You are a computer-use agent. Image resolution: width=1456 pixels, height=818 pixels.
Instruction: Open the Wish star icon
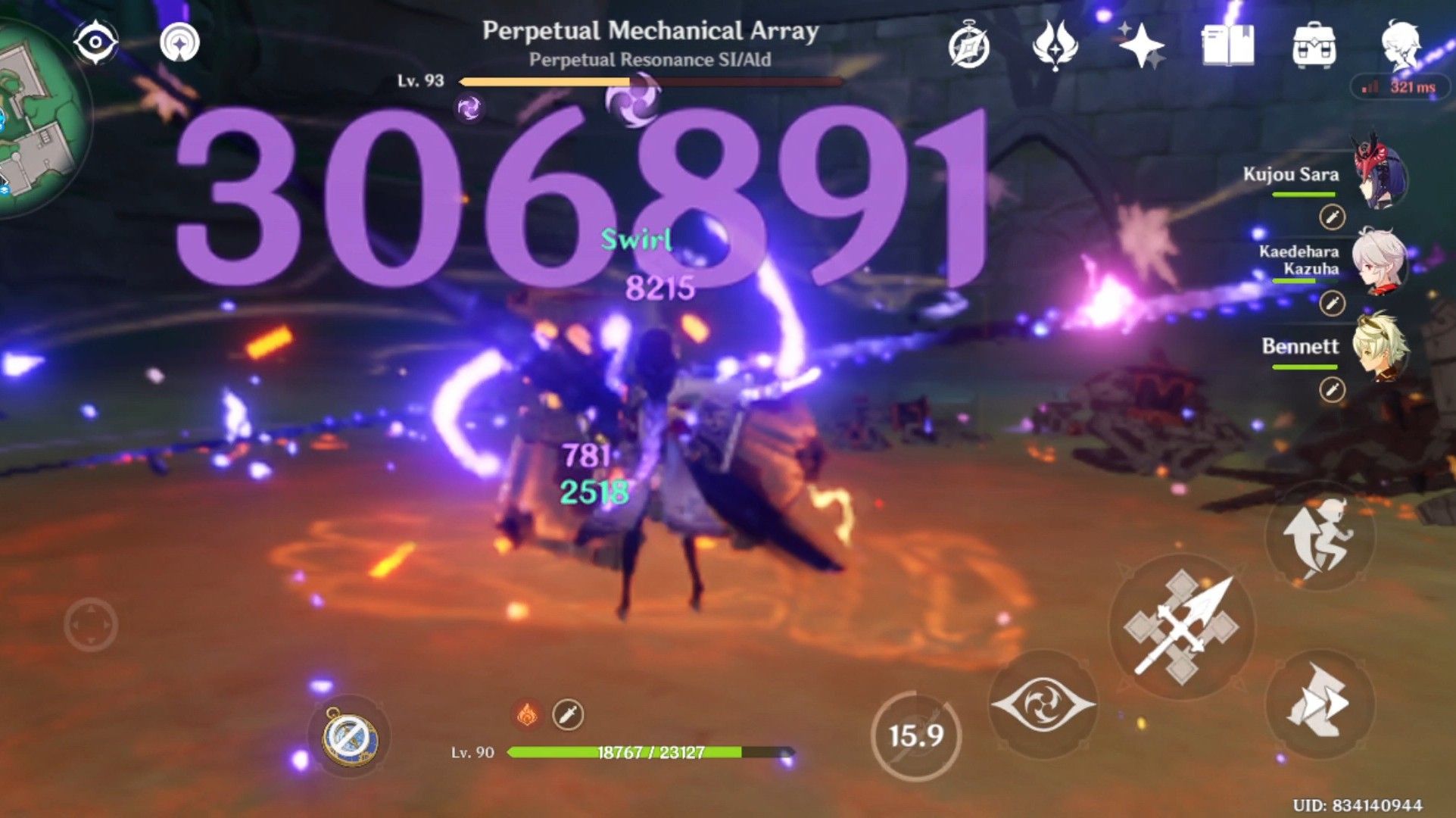tap(1143, 47)
